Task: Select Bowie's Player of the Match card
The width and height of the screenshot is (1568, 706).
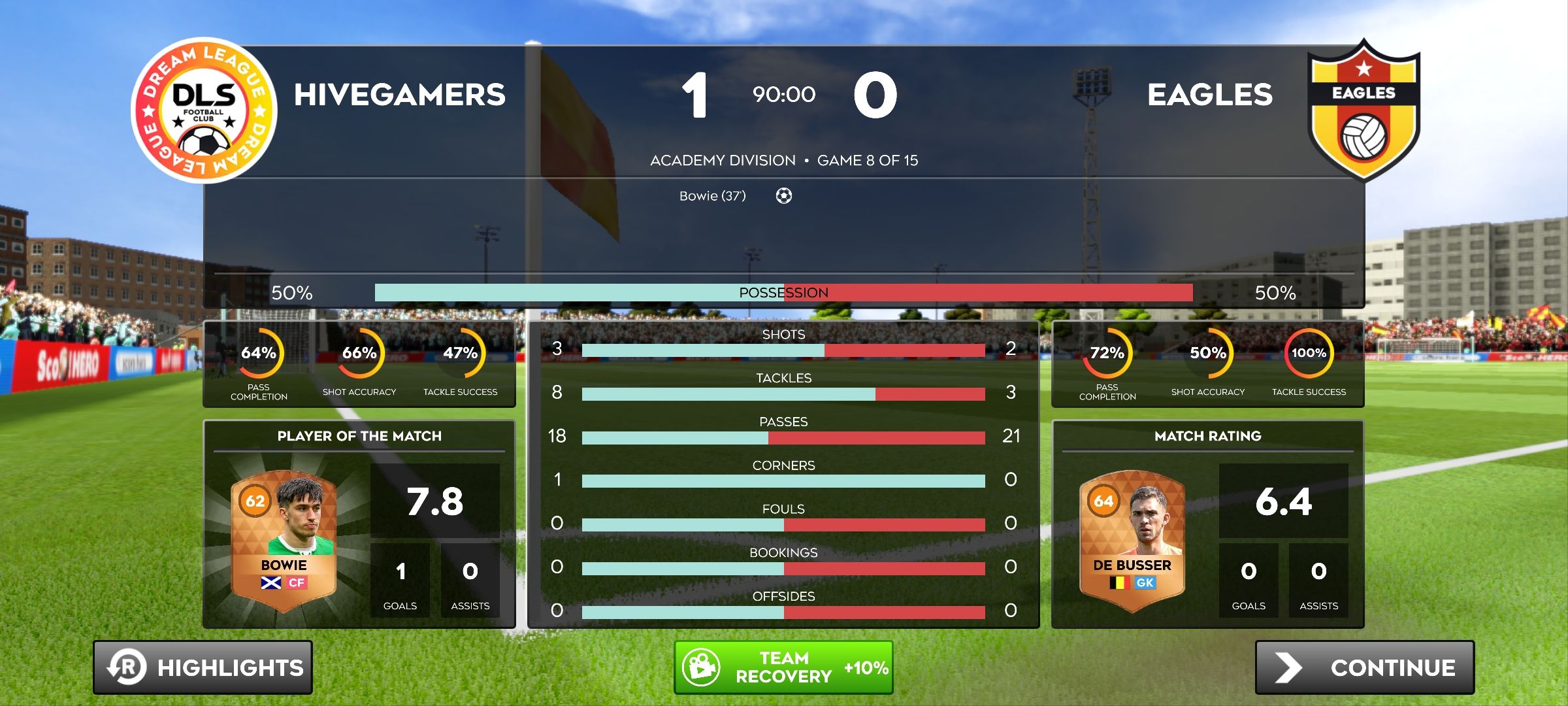Action: pos(284,540)
